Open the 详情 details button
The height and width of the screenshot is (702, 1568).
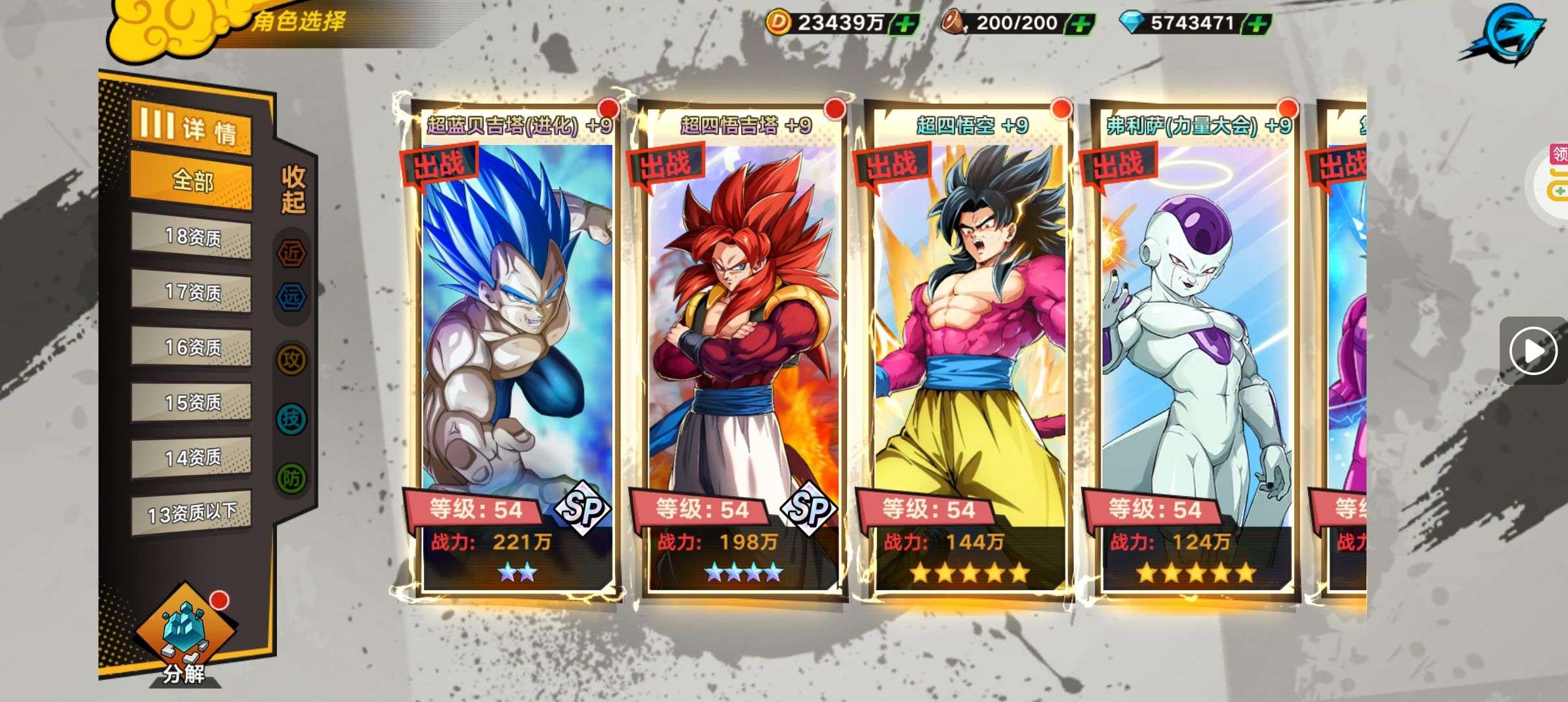190,127
